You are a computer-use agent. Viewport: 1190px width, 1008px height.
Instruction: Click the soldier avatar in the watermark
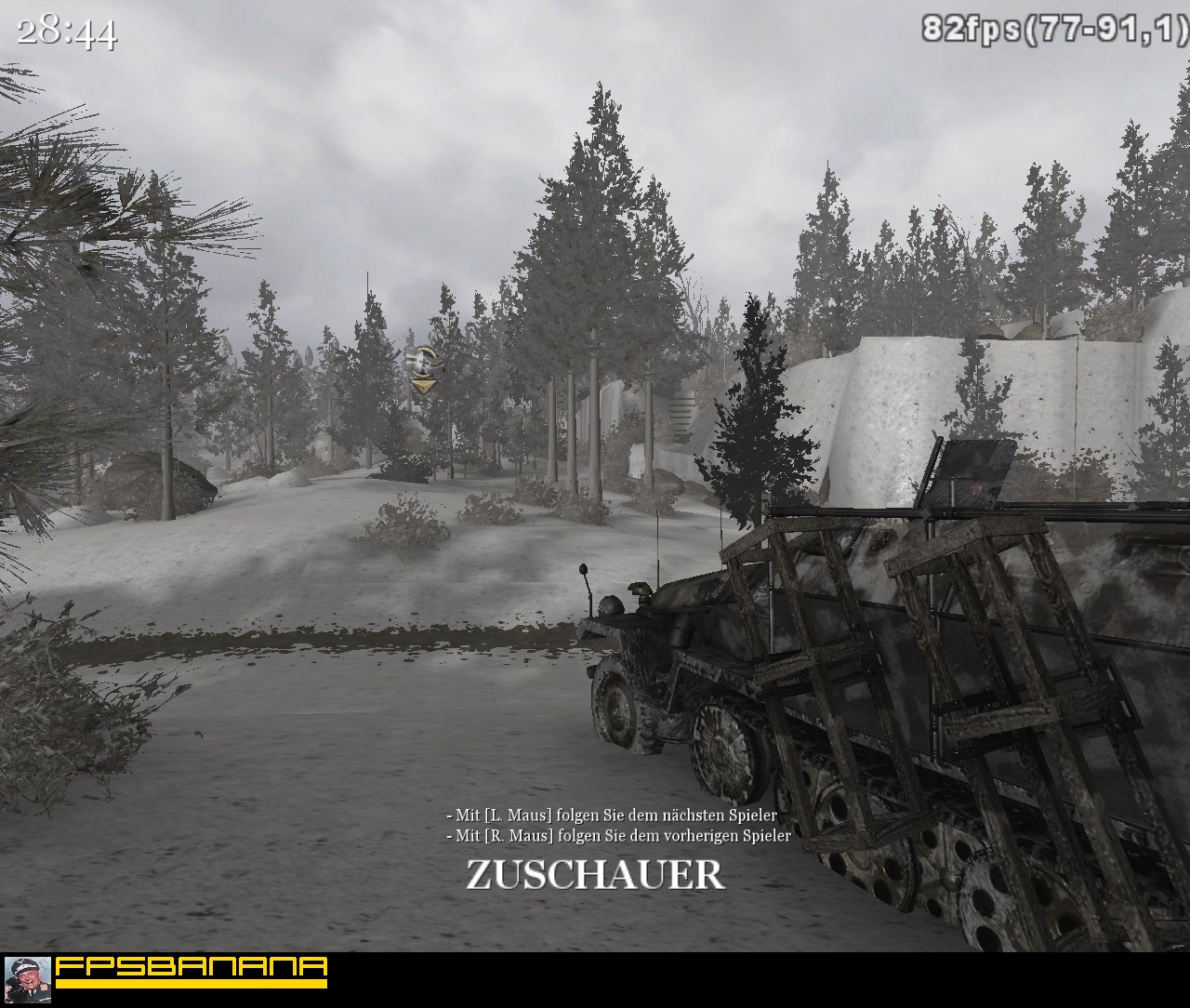(x=28, y=978)
